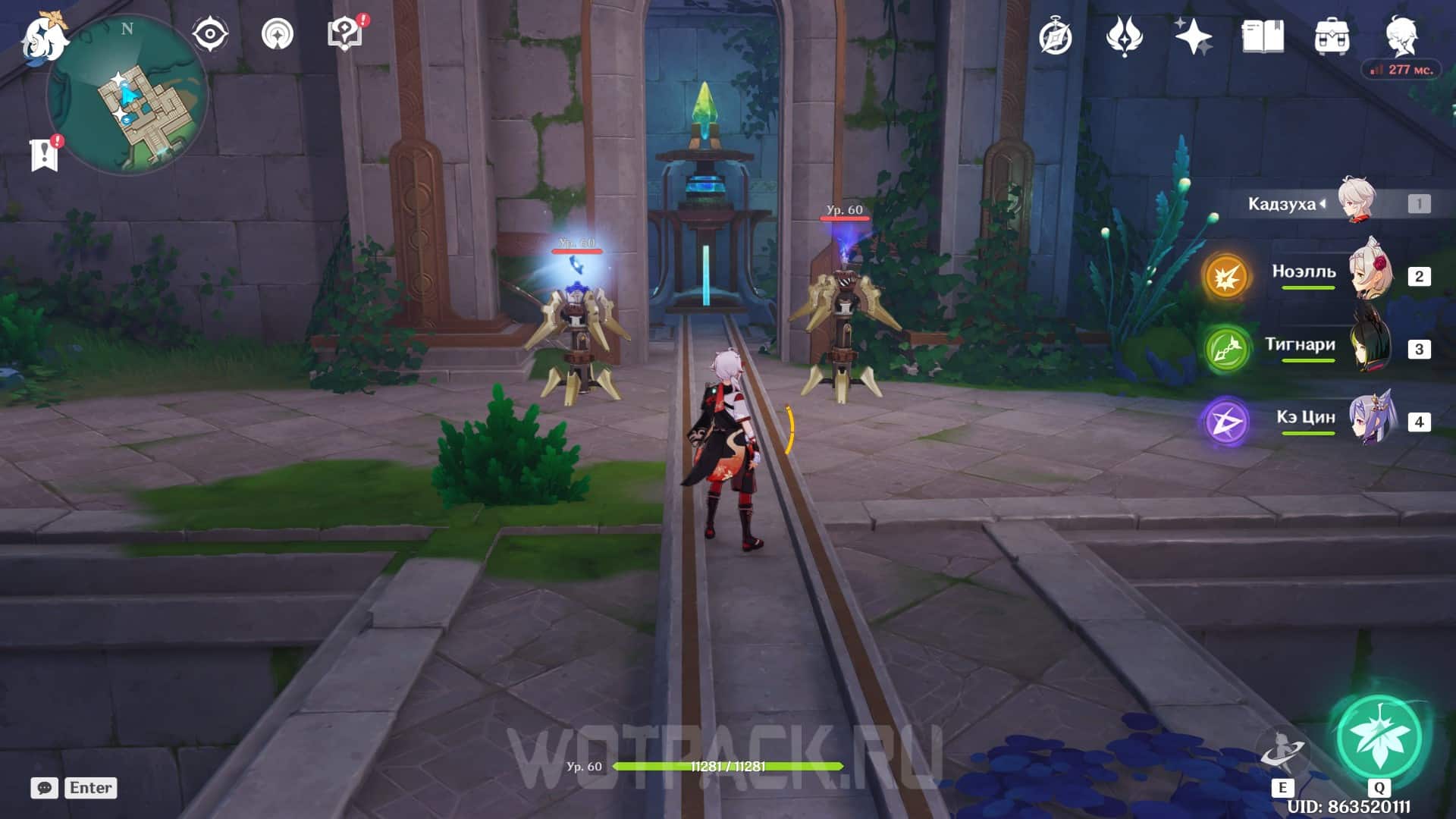Open the events target icon
The image size is (1456, 819).
(278, 35)
